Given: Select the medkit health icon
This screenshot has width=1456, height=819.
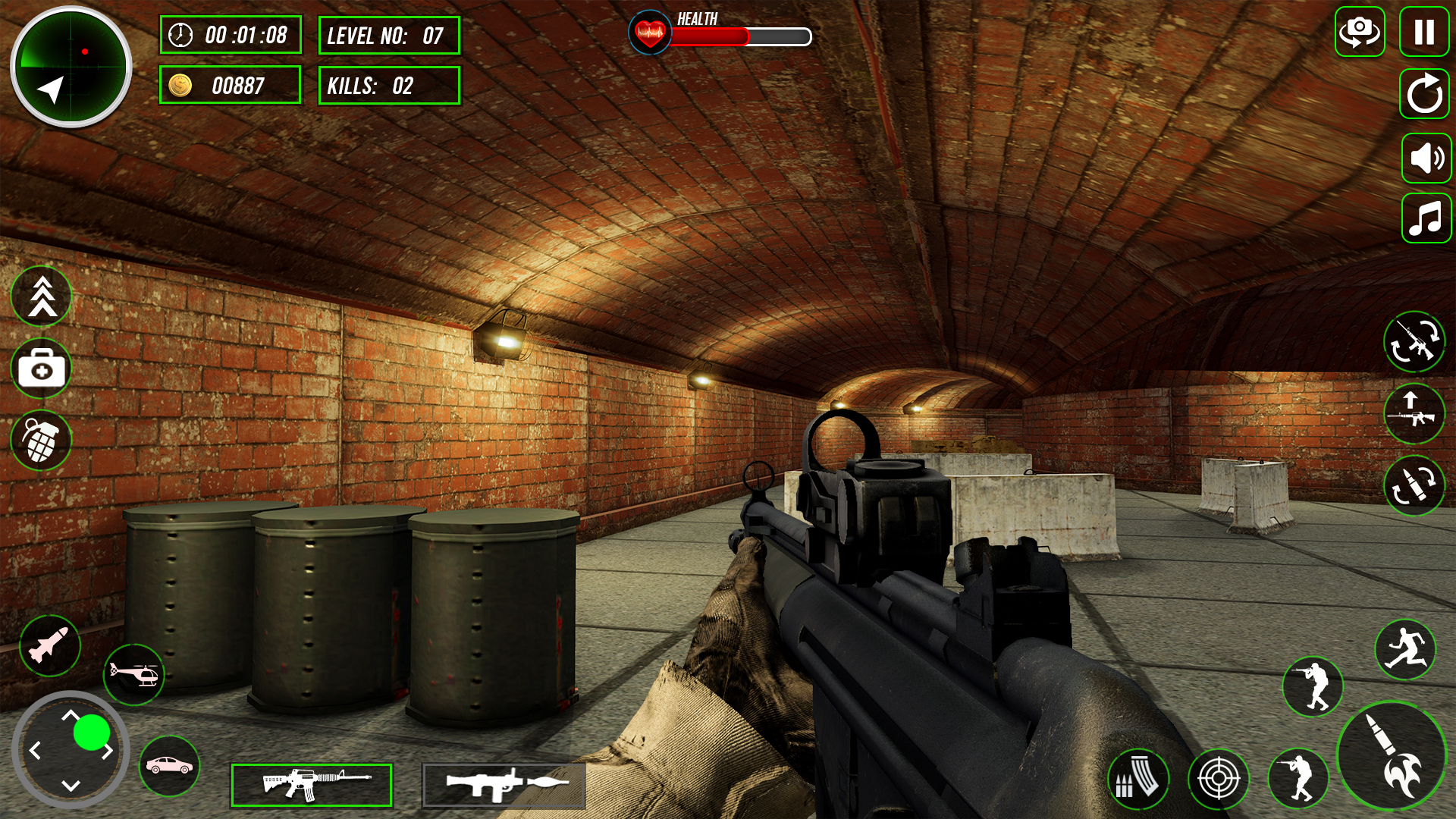Looking at the screenshot, I should coord(42,369).
